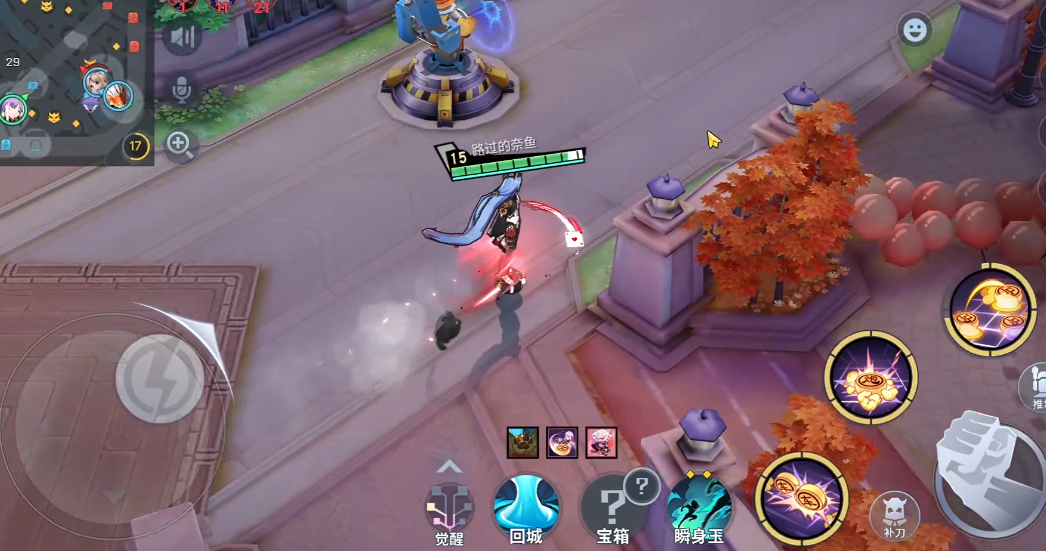Select the purple-haired ally on minimap
Screen dimensions: 1046x551
(x=12, y=107)
